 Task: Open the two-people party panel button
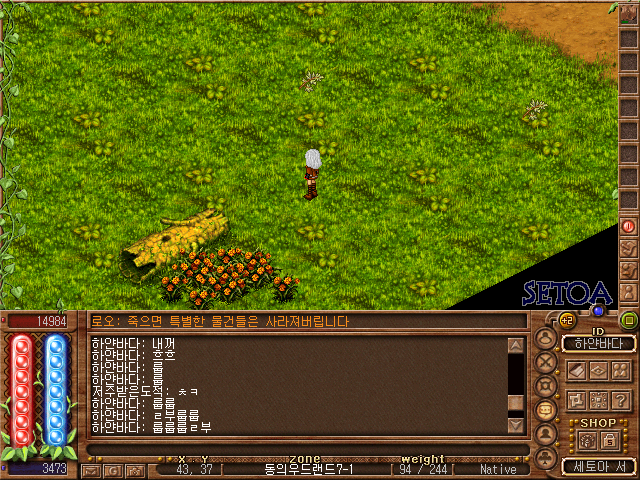coord(622,370)
